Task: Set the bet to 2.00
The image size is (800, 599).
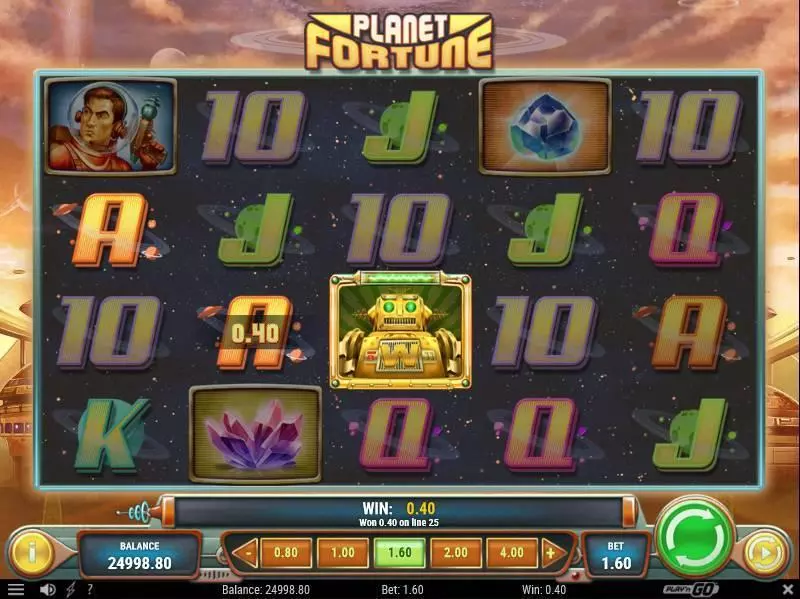Action: pyautogui.click(x=455, y=551)
